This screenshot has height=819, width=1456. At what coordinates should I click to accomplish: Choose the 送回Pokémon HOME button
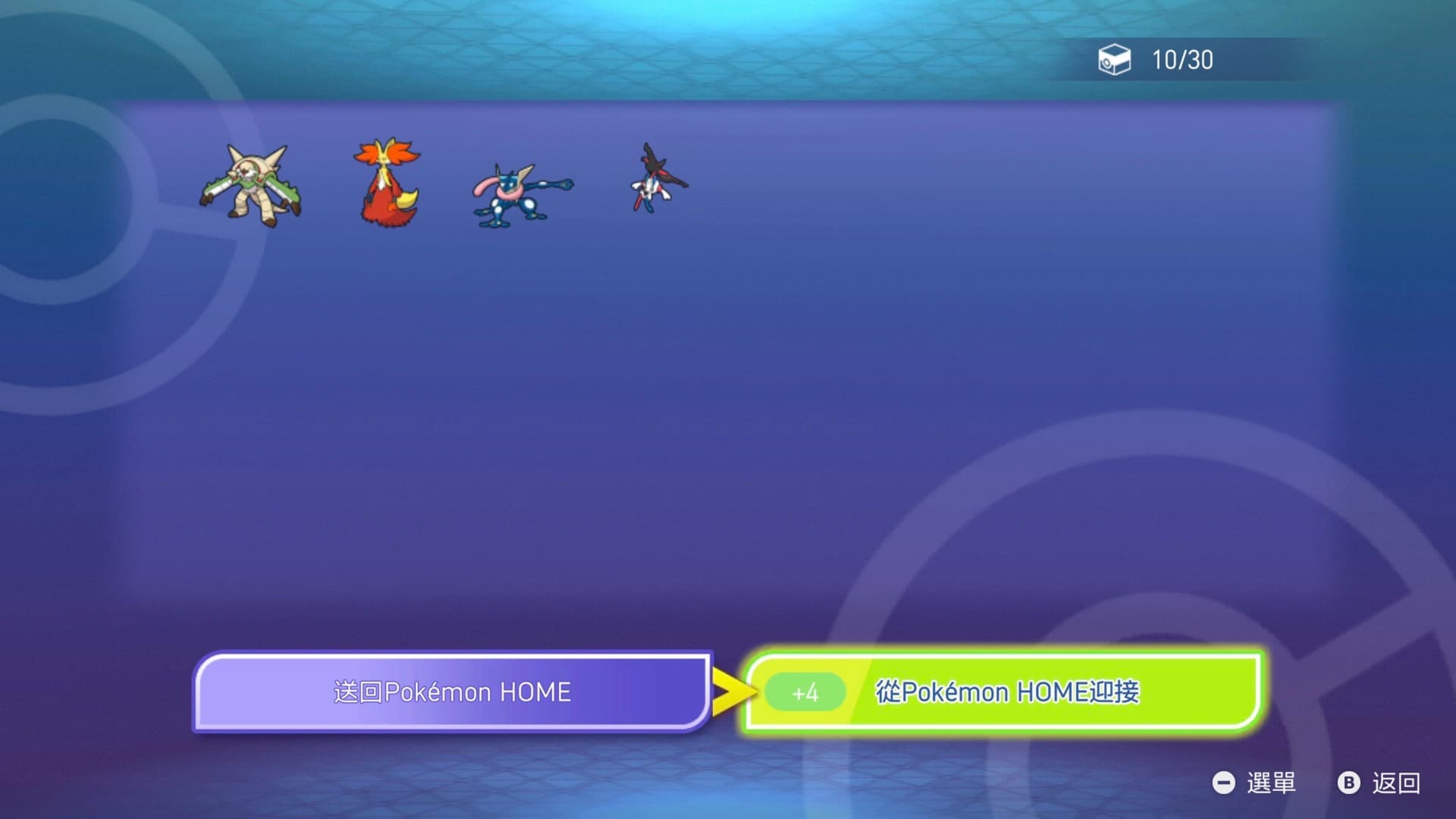452,692
